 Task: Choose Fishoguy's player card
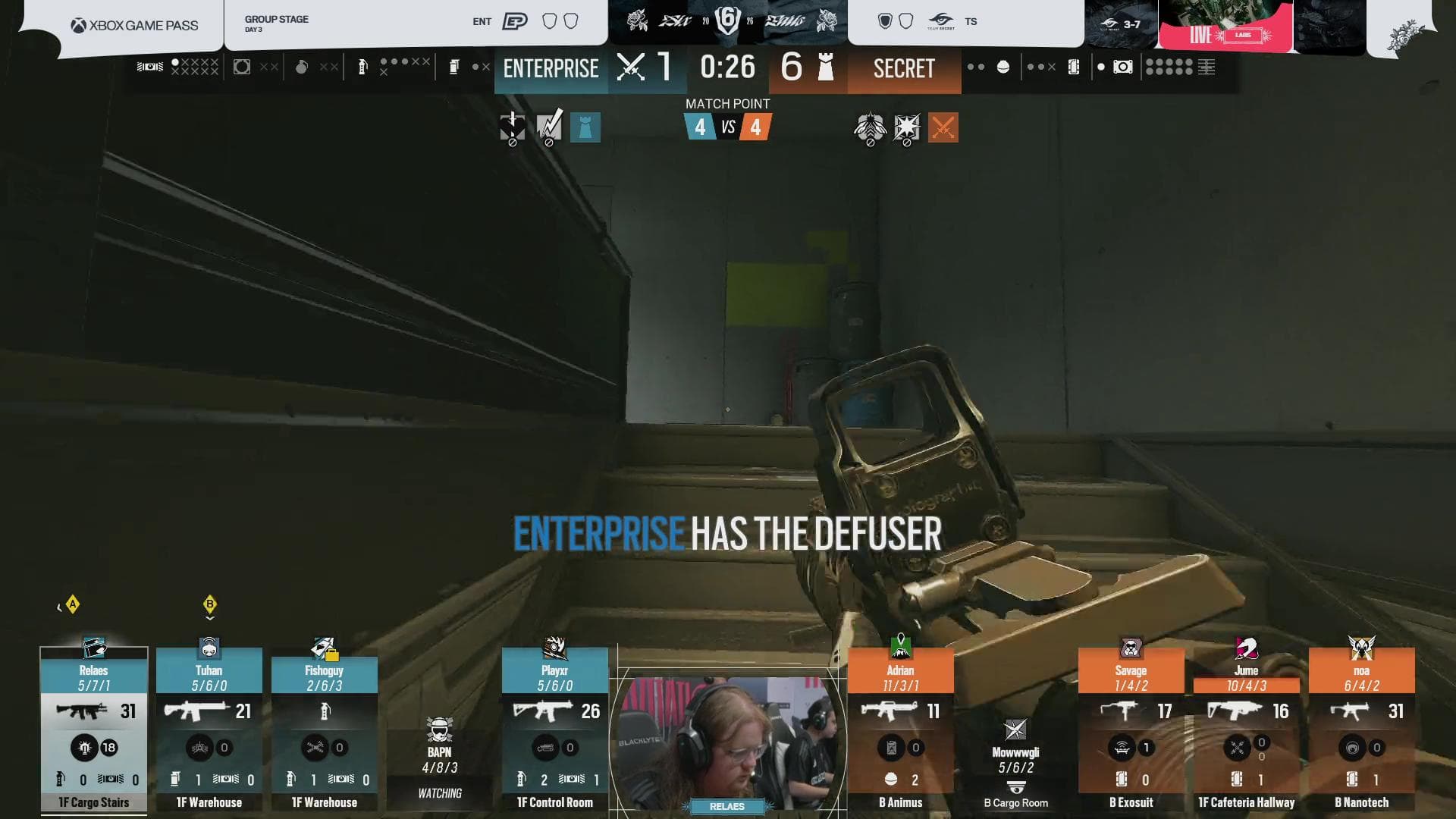click(325, 730)
